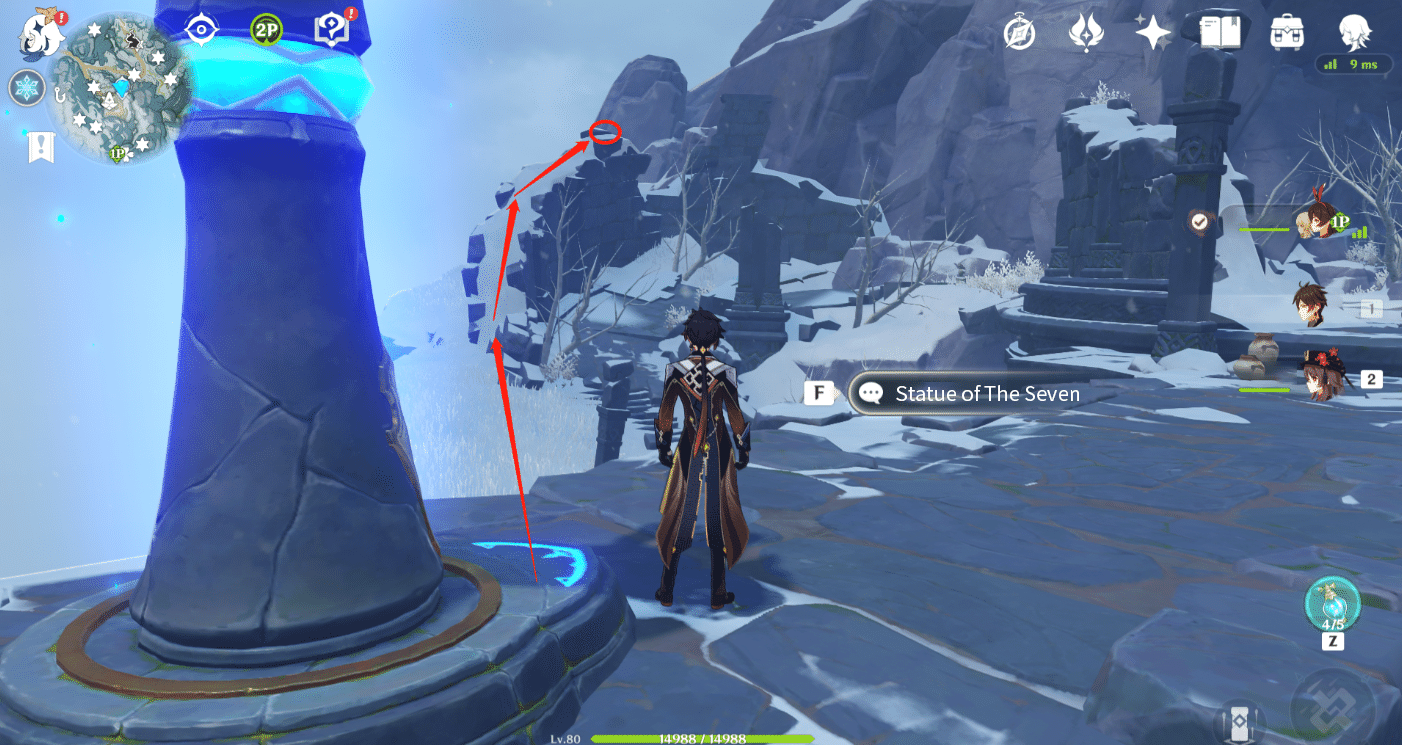1402x745 pixels.
Task: Click the Sheer Cold snowflake indicator
Action: pyautogui.click(x=27, y=88)
